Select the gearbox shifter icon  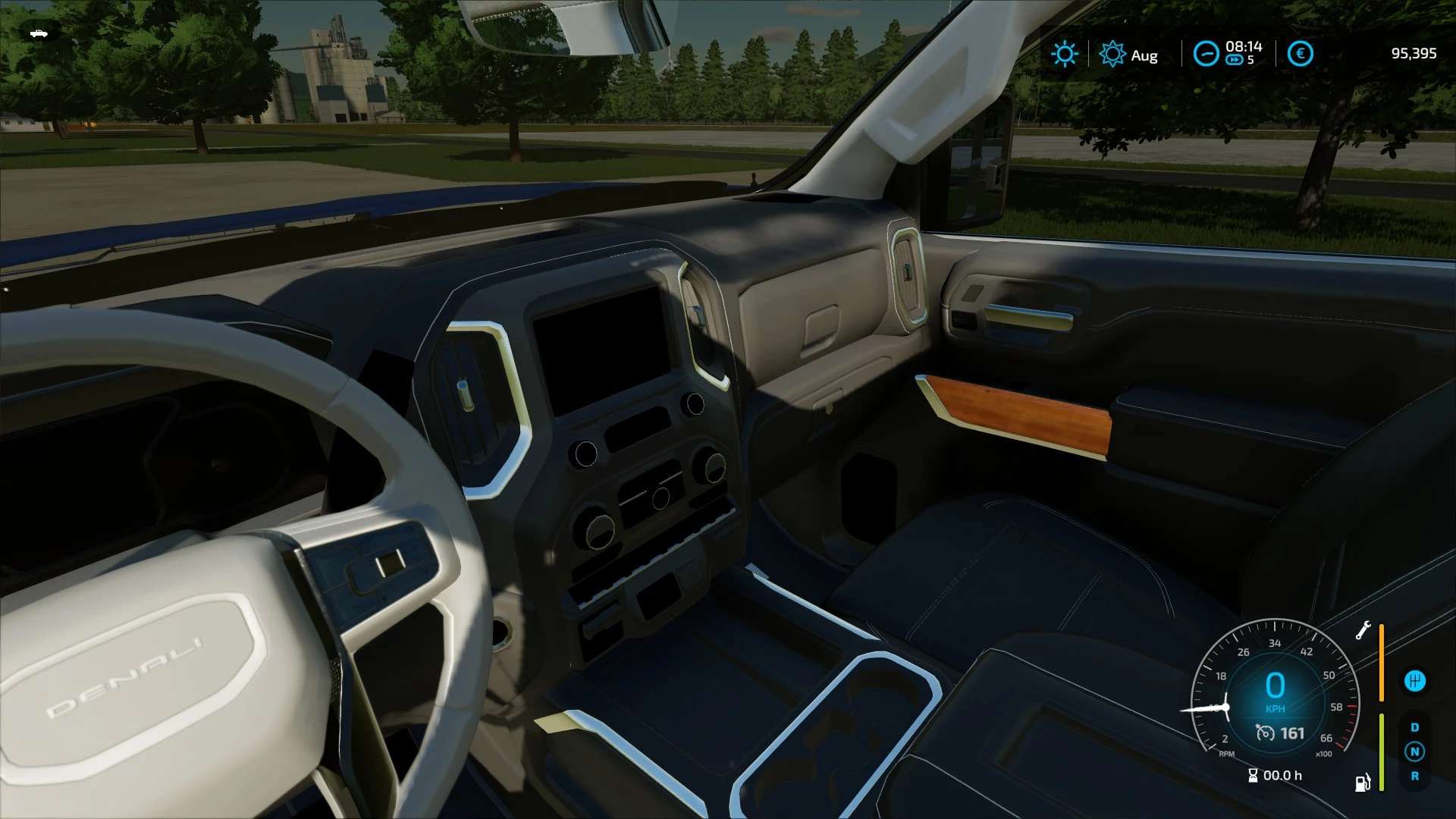1414,681
